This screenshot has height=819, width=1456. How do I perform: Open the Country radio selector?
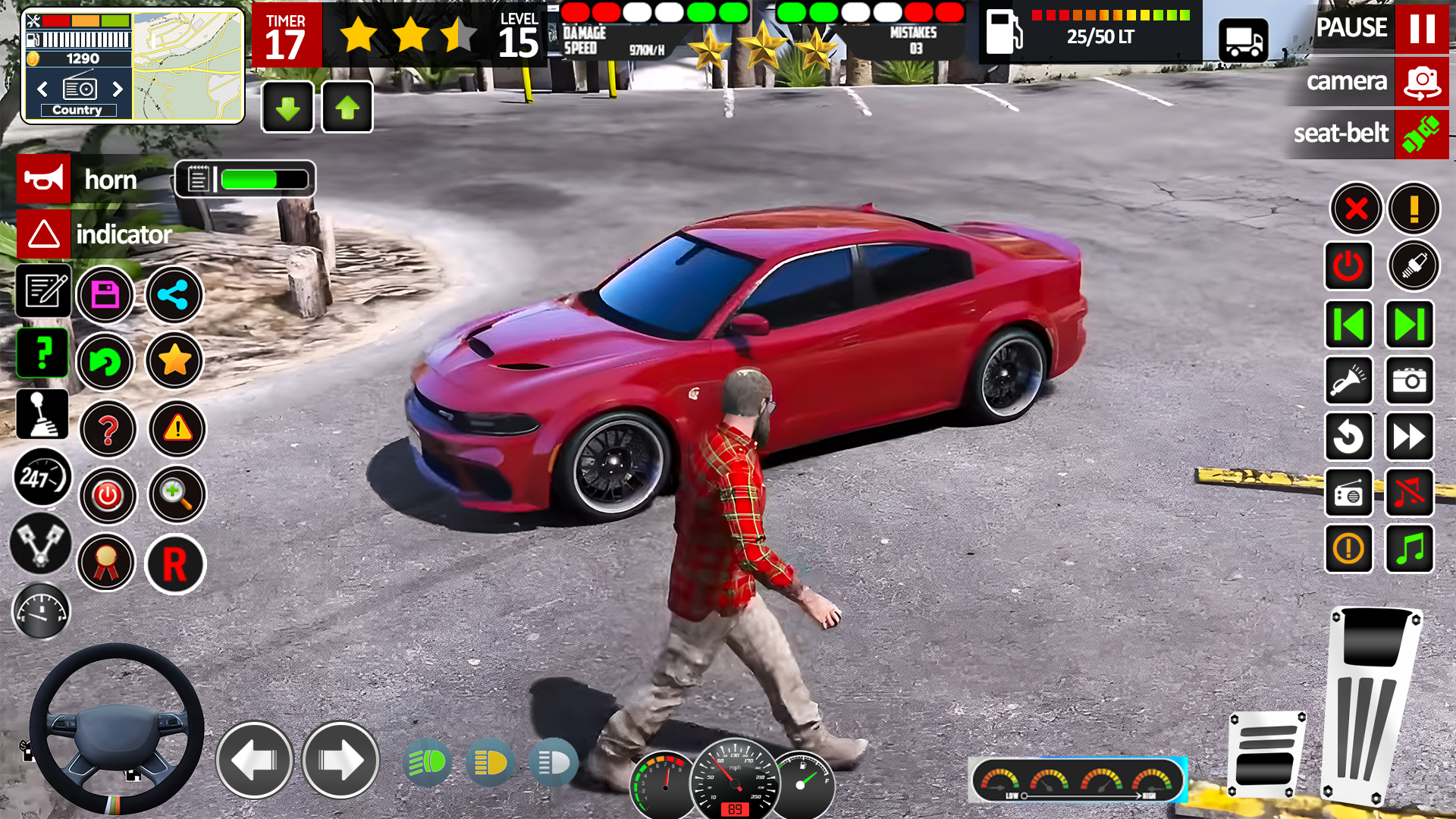coord(77,110)
